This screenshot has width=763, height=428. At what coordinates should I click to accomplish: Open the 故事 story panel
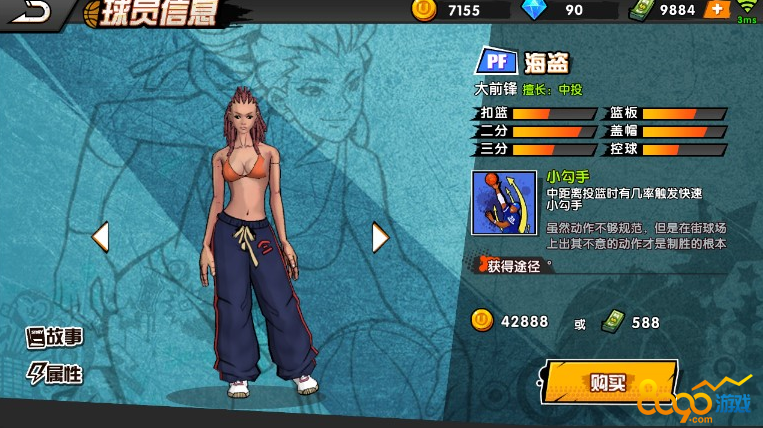[56, 337]
